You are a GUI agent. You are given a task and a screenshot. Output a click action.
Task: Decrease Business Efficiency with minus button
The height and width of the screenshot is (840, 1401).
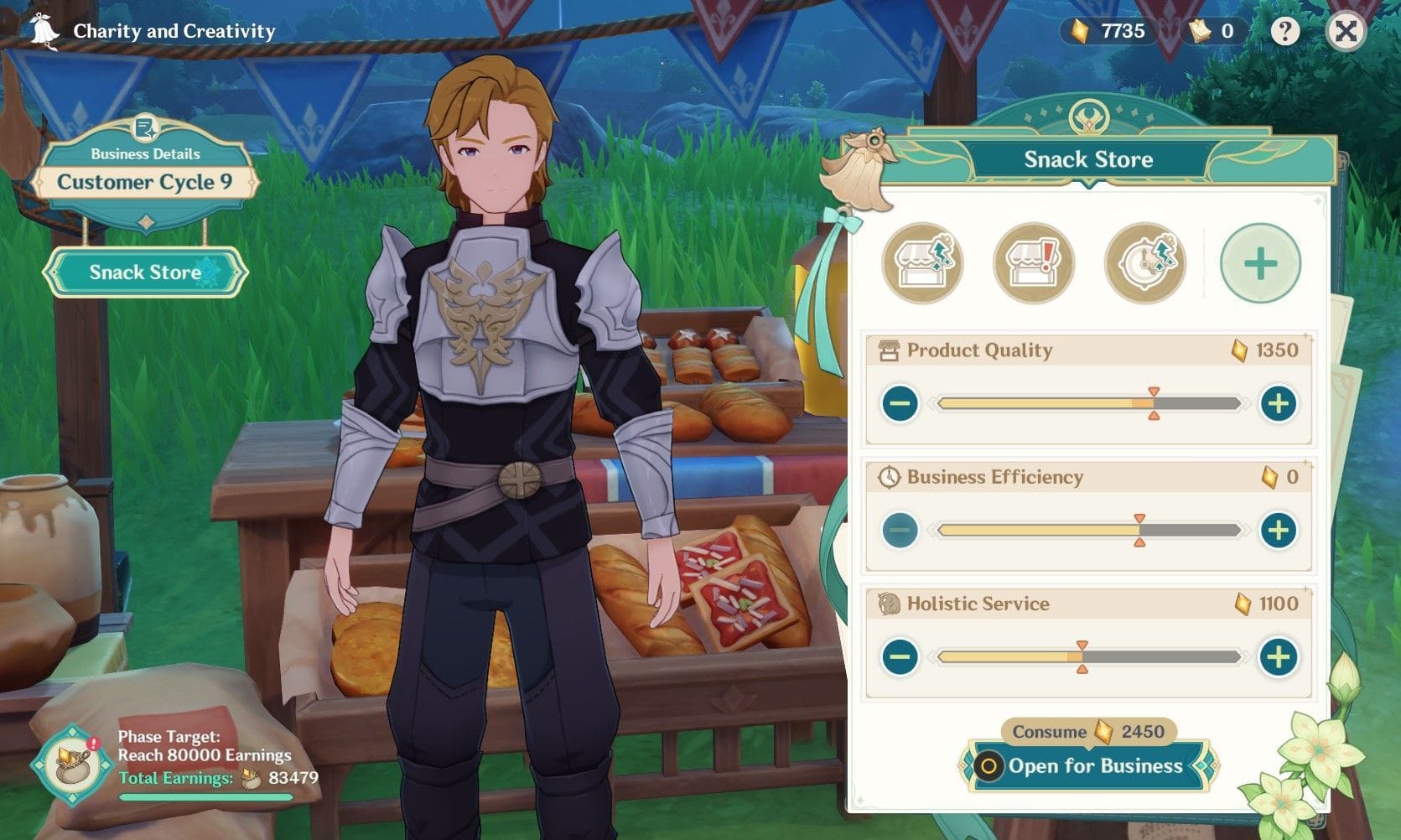tap(900, 531)
